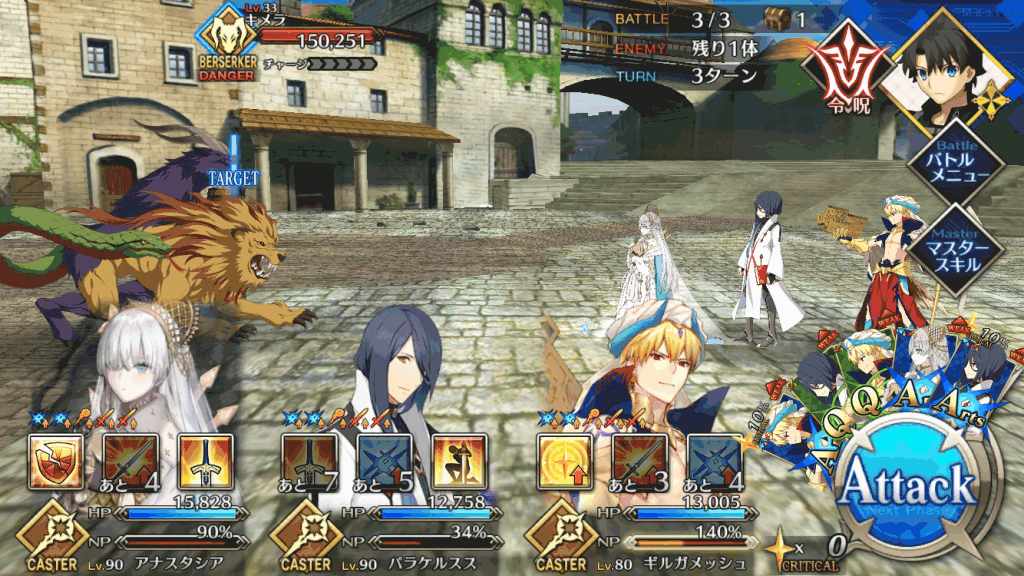The image size is (1024, 576).
Task: Select Gilgamesh's sword skill on 3-turn cooldown
Action: click(638, 461)
